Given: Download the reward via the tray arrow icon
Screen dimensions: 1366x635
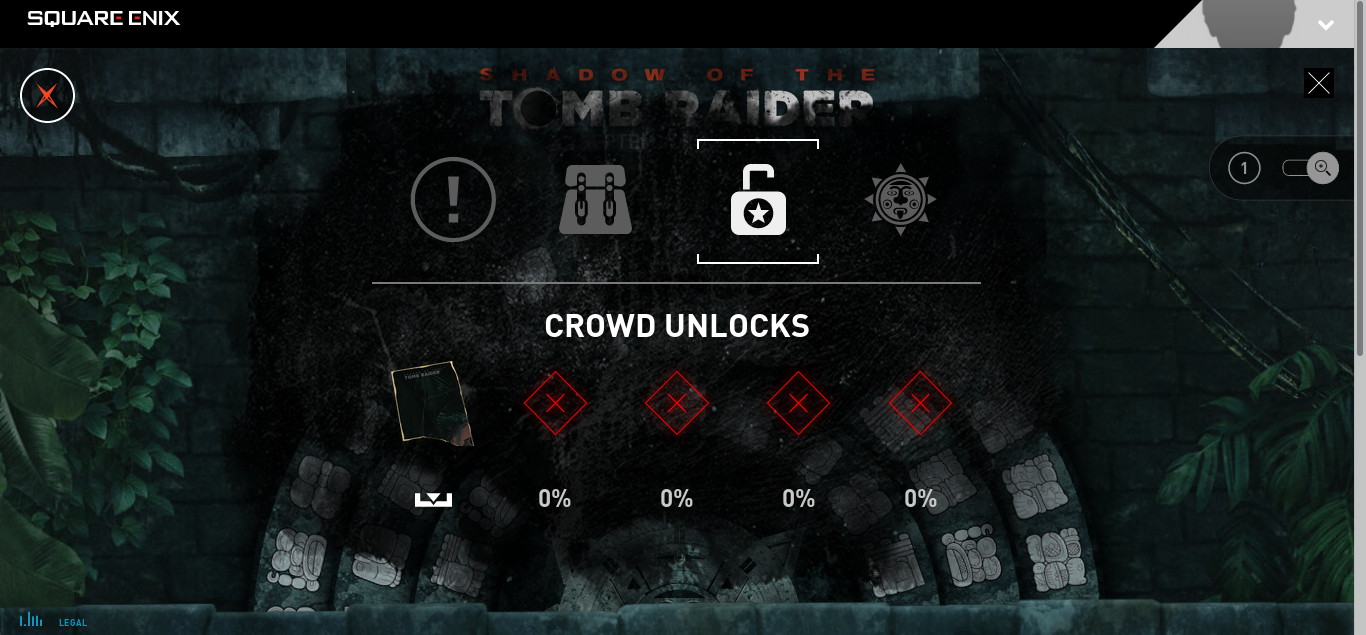Looking at the screenshot, I should 433,499.
